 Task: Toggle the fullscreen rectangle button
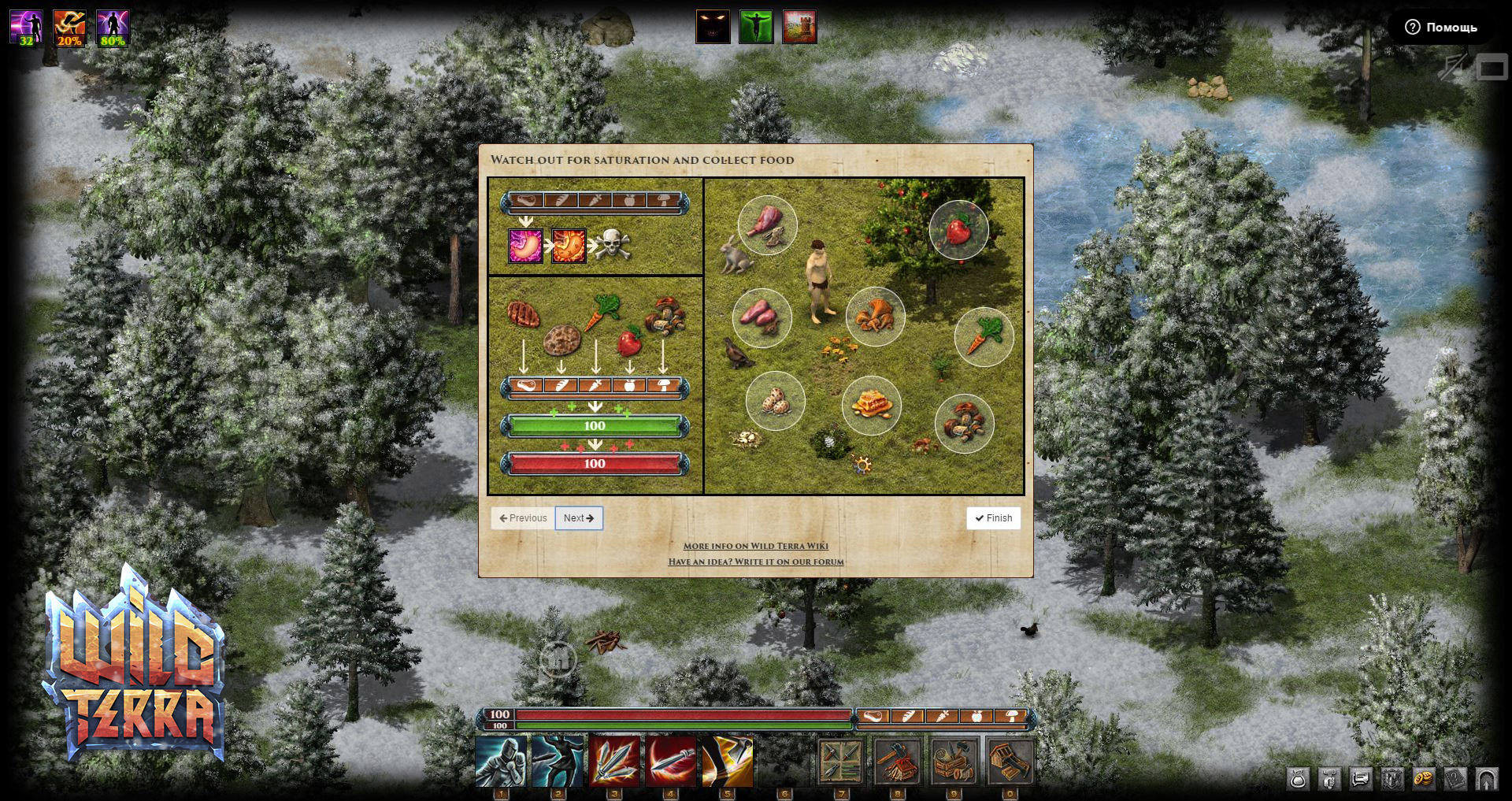(x=1491, y=69)
